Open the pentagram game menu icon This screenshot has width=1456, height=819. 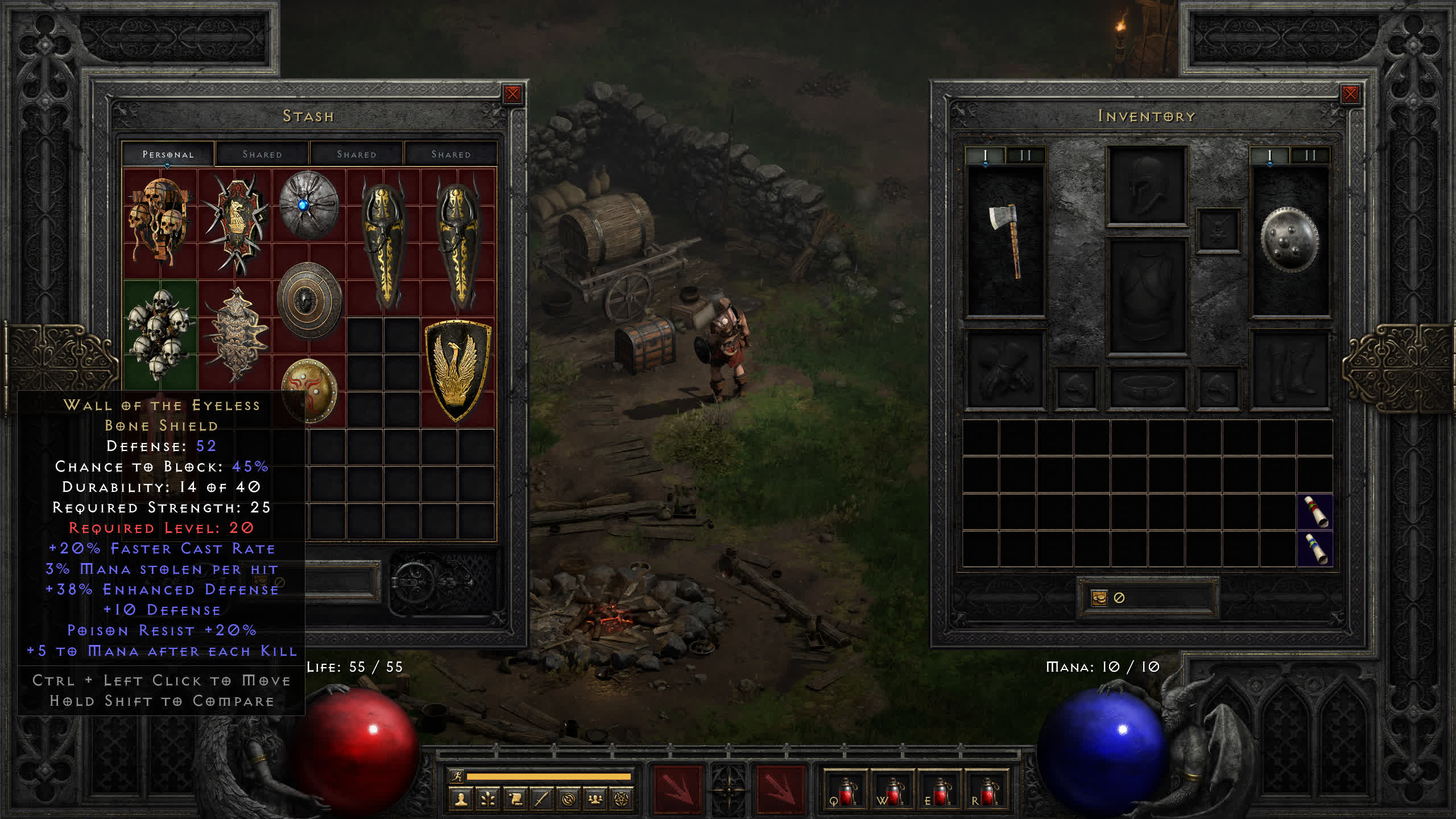[622, 800]
